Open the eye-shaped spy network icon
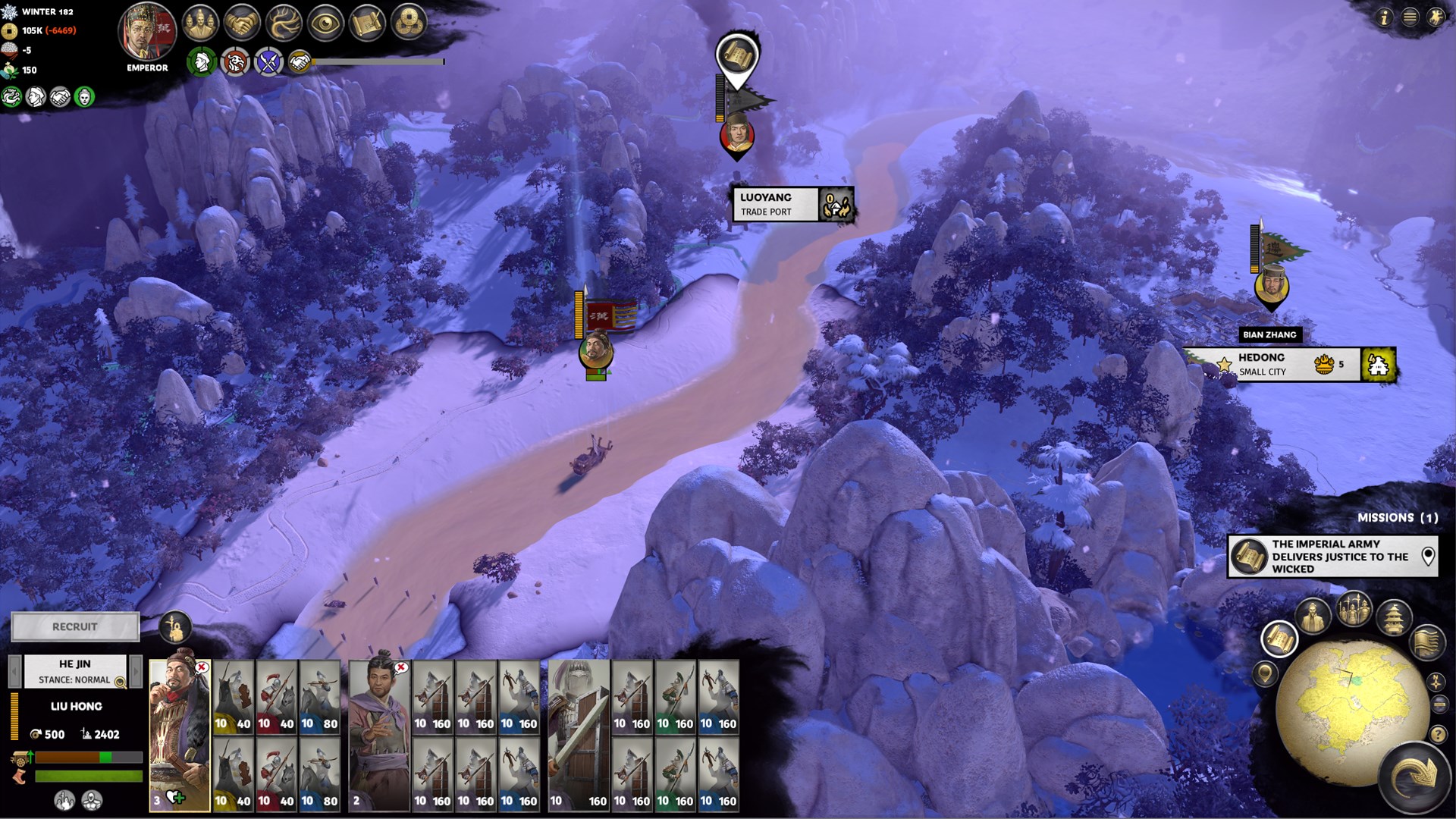This screenshot has height=819, width=1456. pos(325,24)
